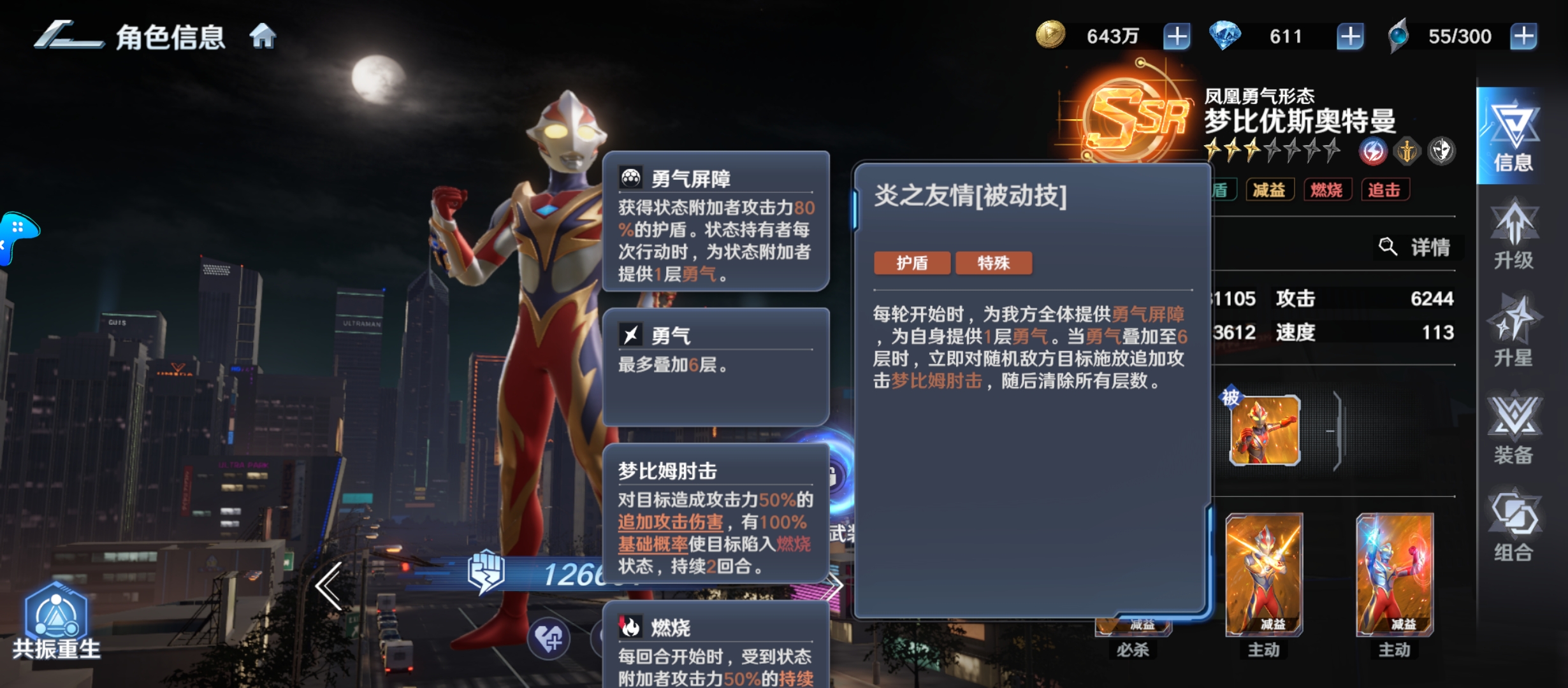Screen dimensions: 1568x688
Task: Click the plus beside 643万 coins
Action: pos(1176,36)
